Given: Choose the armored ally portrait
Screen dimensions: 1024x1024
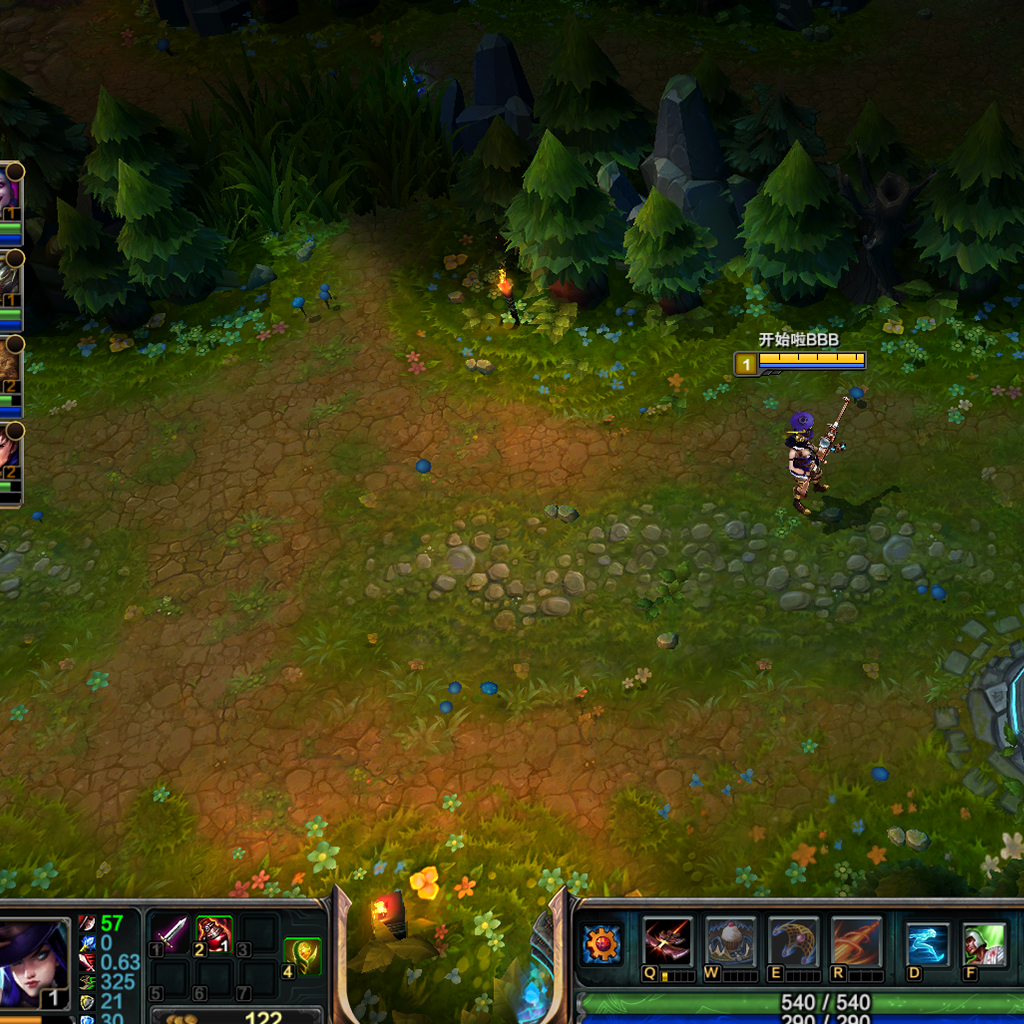Looking at the screenshot, I should point(8,277).
